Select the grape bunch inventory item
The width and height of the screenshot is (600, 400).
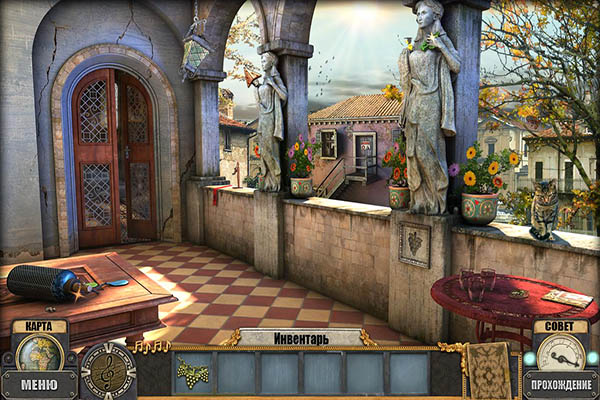coord(193,373)
